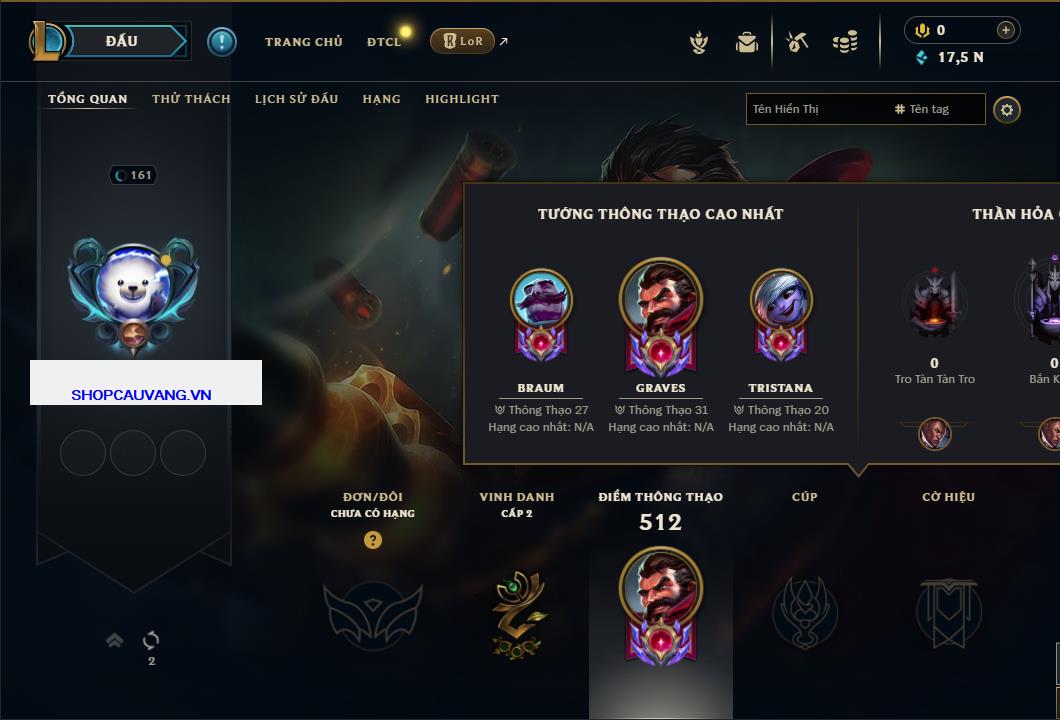This screenshot has width=1060, height=720.
Task: Select the HIGHLIGHT tab
Action: click(x=461, y=99)
